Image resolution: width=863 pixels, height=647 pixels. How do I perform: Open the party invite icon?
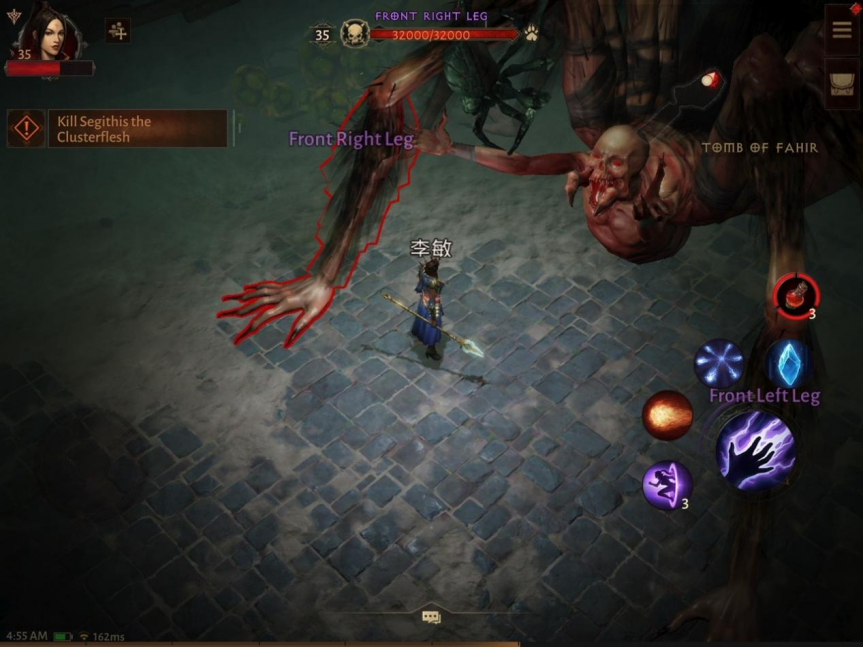pyautogui.click(x=118, y=31)
